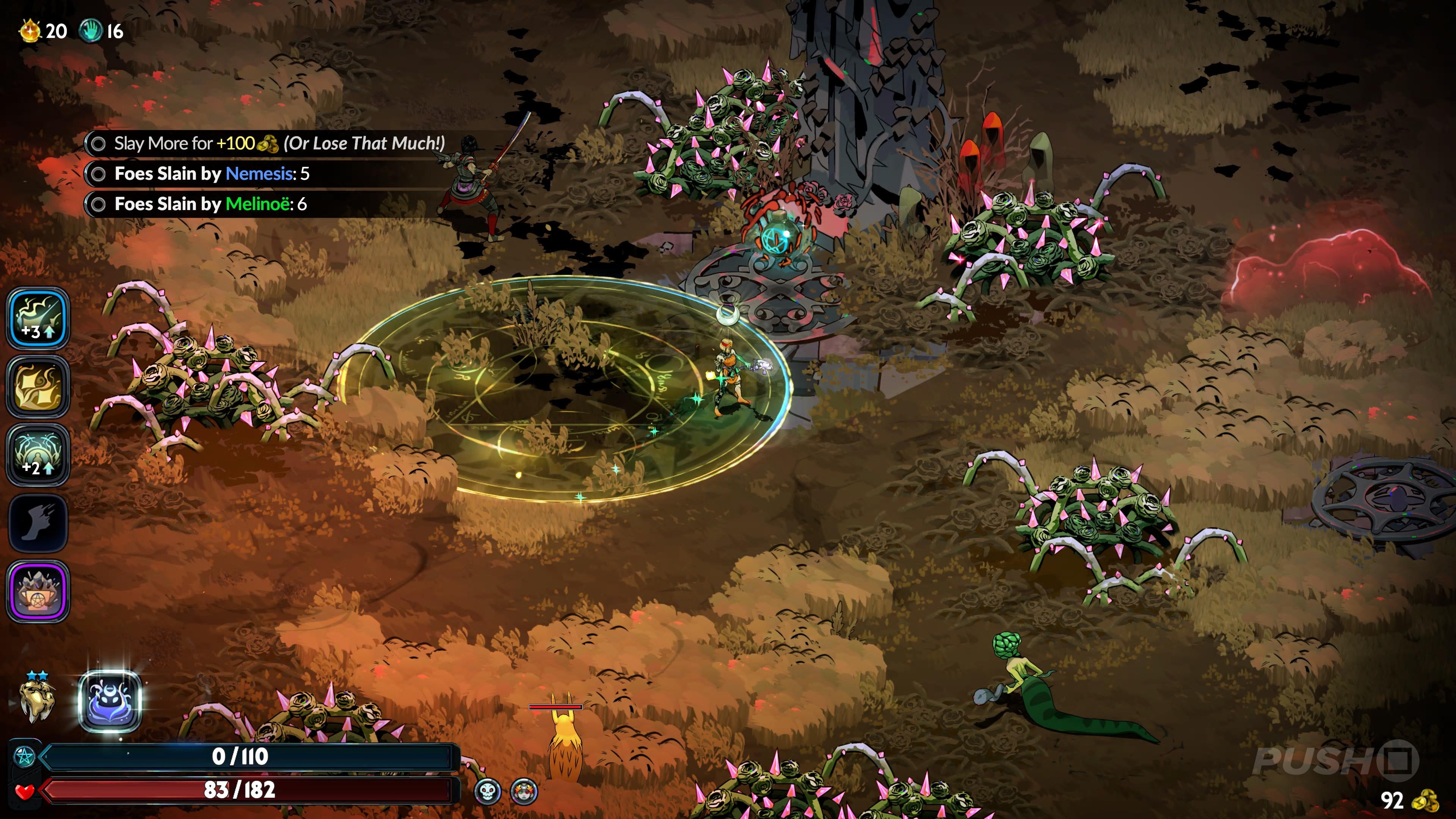Click the Melinoë portrait Death Defiance icon

click(523, 791)
